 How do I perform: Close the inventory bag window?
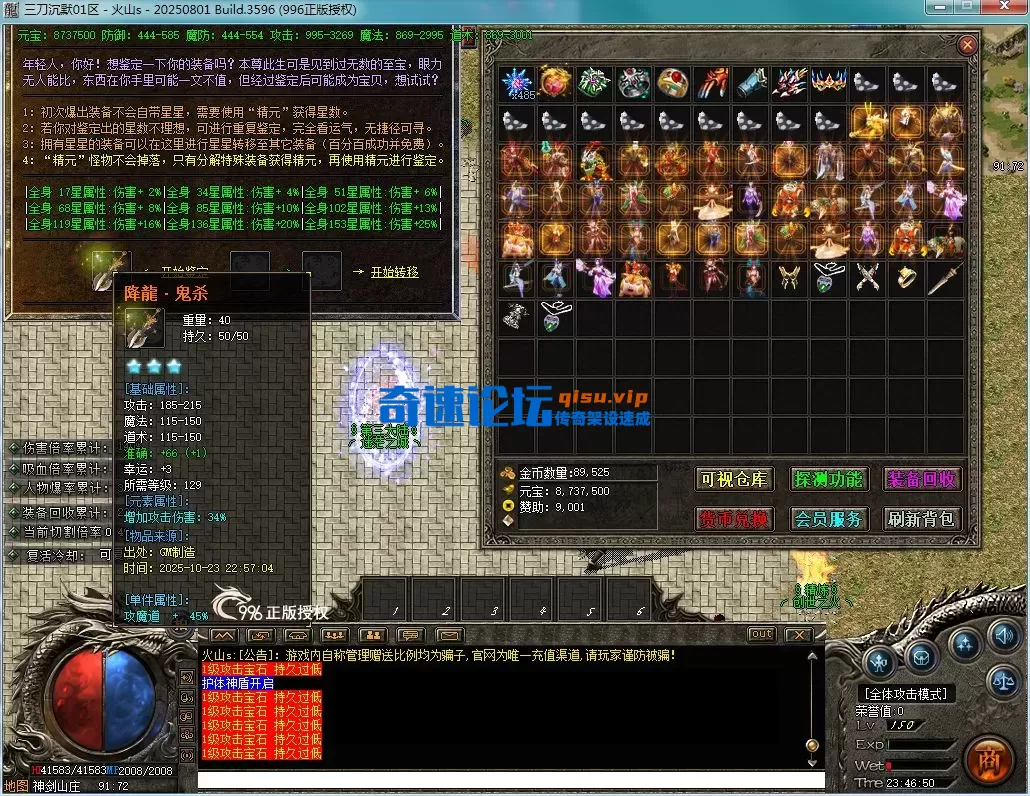point(967,45)
